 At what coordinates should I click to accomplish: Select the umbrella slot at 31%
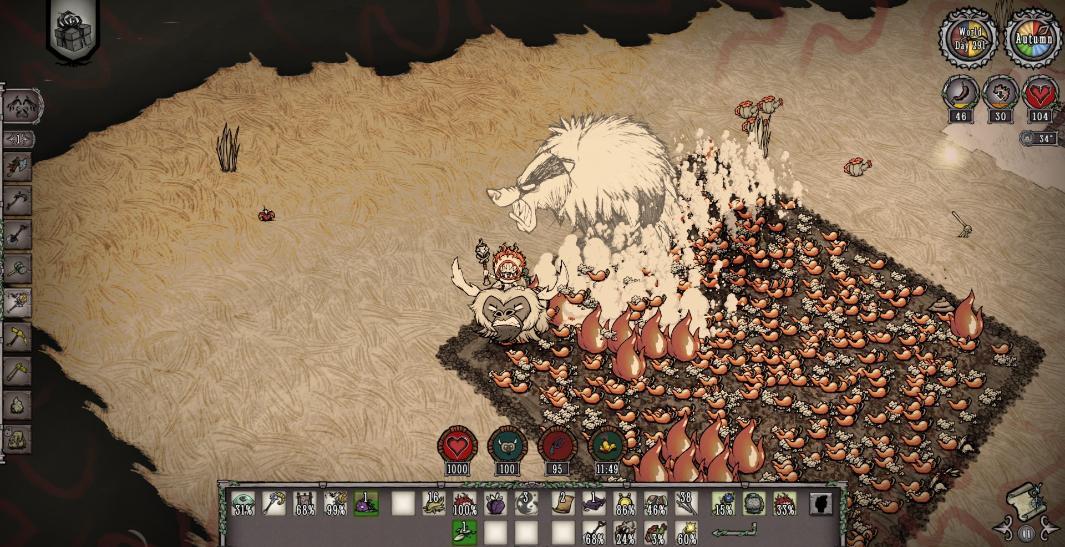pyautogui.click(x=243, y=503)
